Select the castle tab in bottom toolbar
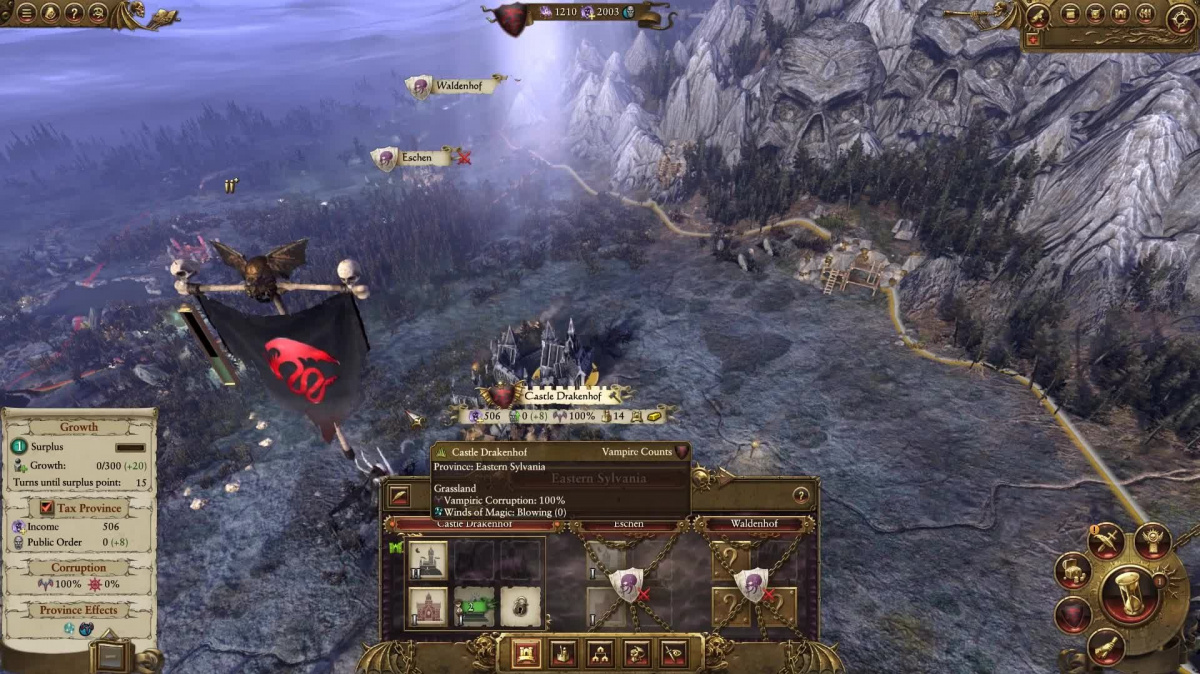1200x674 pixels. [526, 653]
